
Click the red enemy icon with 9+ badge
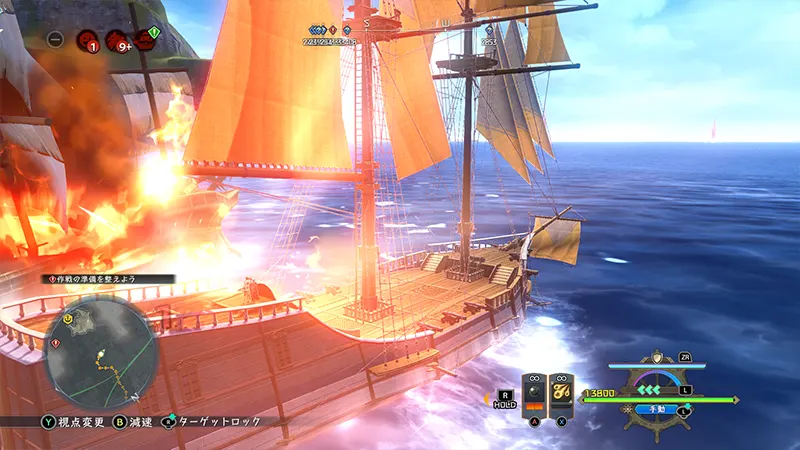(x=117, y=40)
